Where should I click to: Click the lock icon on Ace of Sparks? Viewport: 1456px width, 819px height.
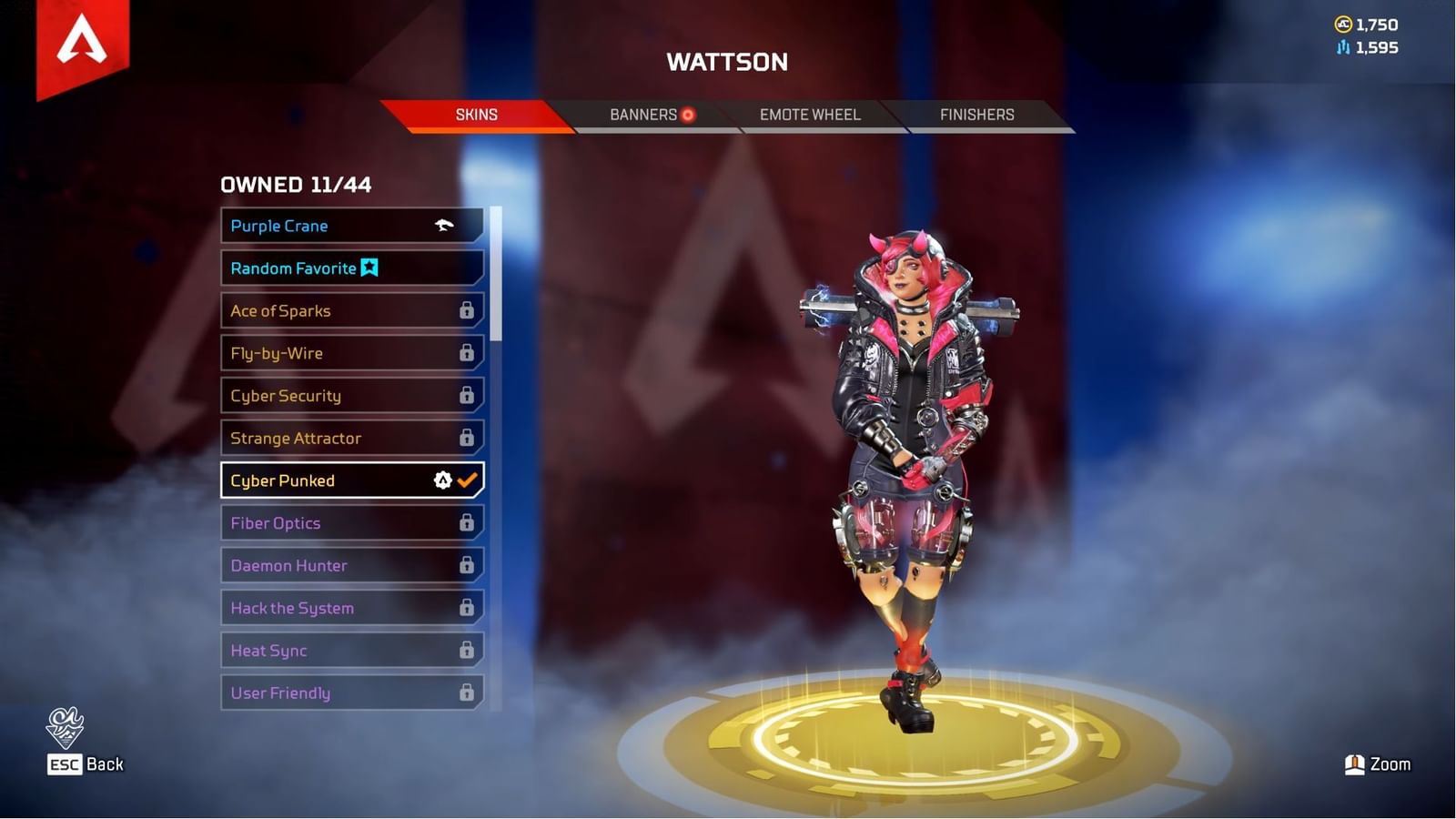[467, 310]
